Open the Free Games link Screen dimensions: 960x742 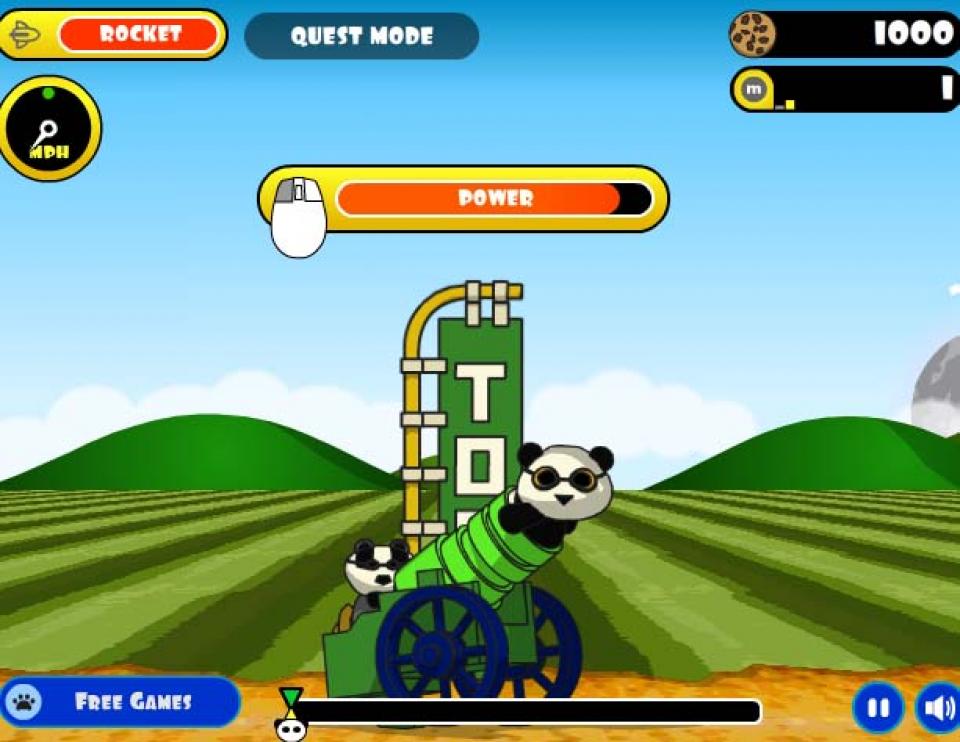[120, 702]
